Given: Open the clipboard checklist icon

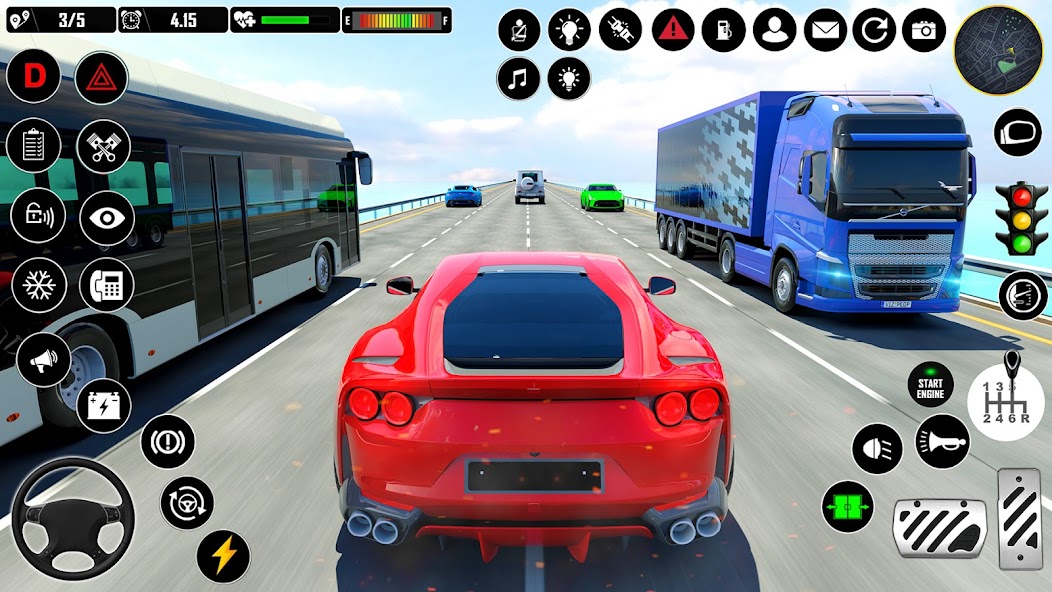Looking at the screenshot, I should tap(33, 145).
